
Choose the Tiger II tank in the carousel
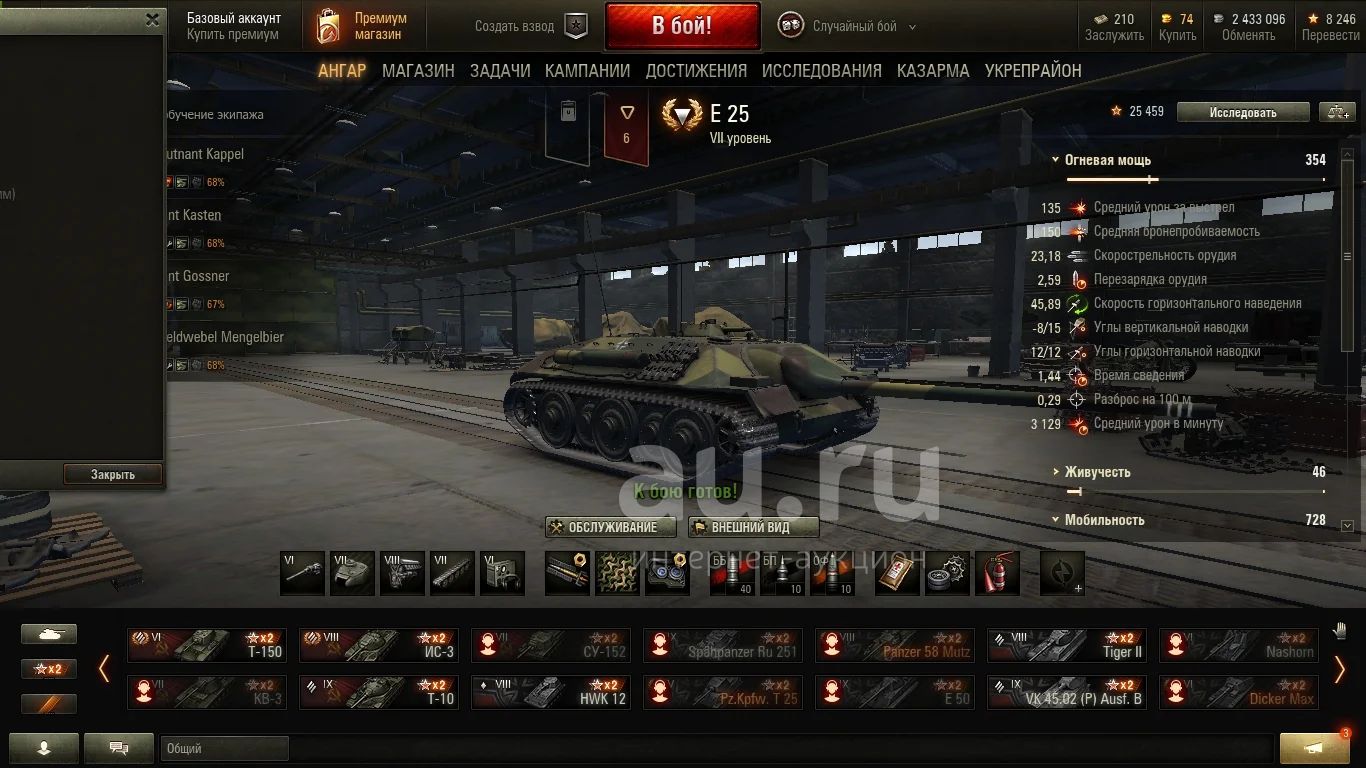pyautogui.click(x=1067, y=645)
